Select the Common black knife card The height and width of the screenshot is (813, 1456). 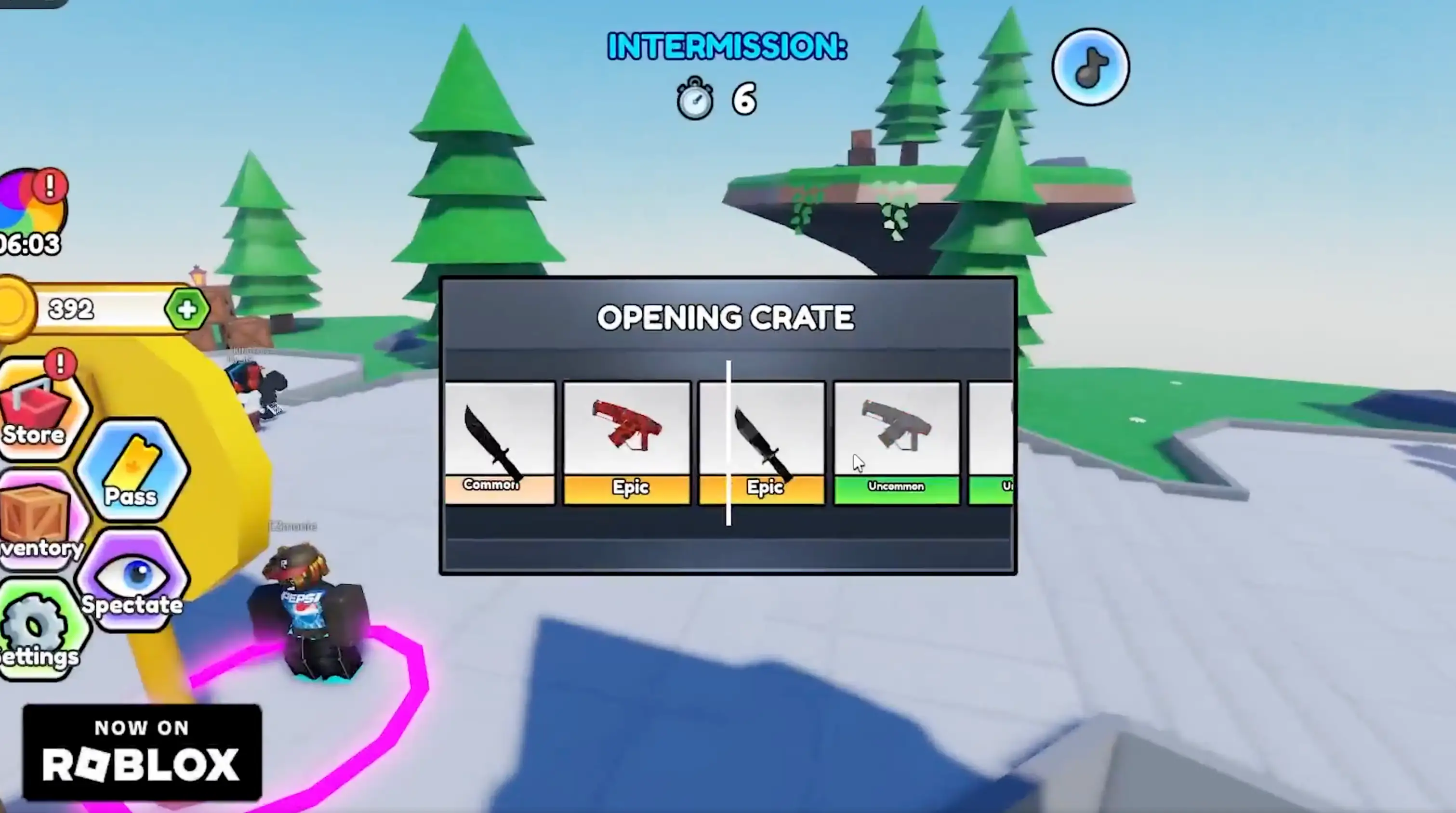500,442
